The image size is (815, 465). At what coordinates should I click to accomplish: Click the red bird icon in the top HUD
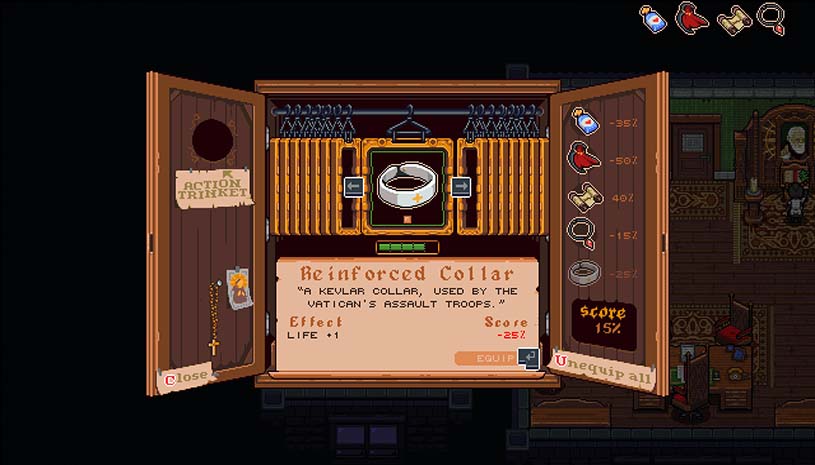pos(692,18)
